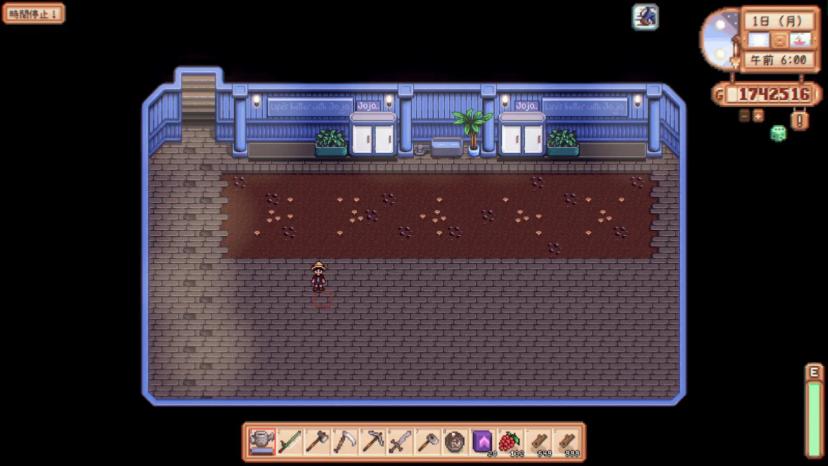The width and height of the screenshot is (828, 466).
Task: Pick the round bronze item slot
Action: [455, 441]
